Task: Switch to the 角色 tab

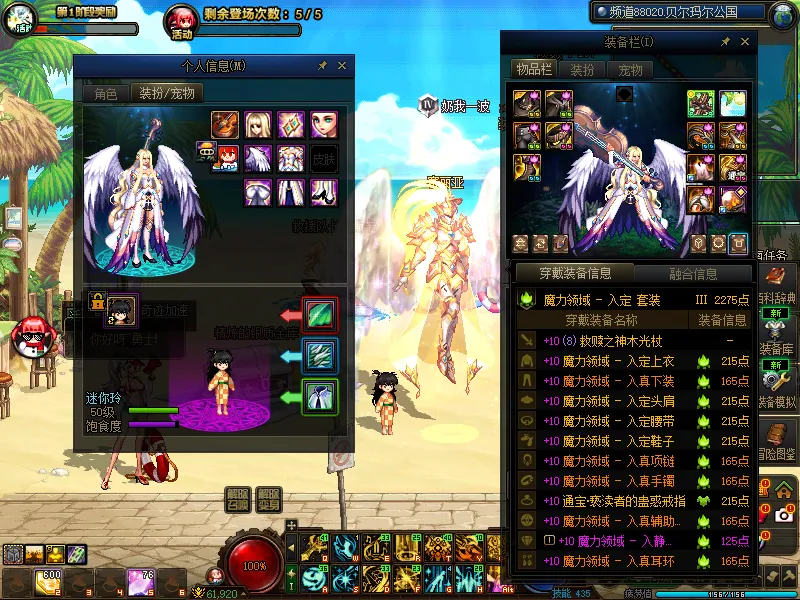Action: pos(105,94)
